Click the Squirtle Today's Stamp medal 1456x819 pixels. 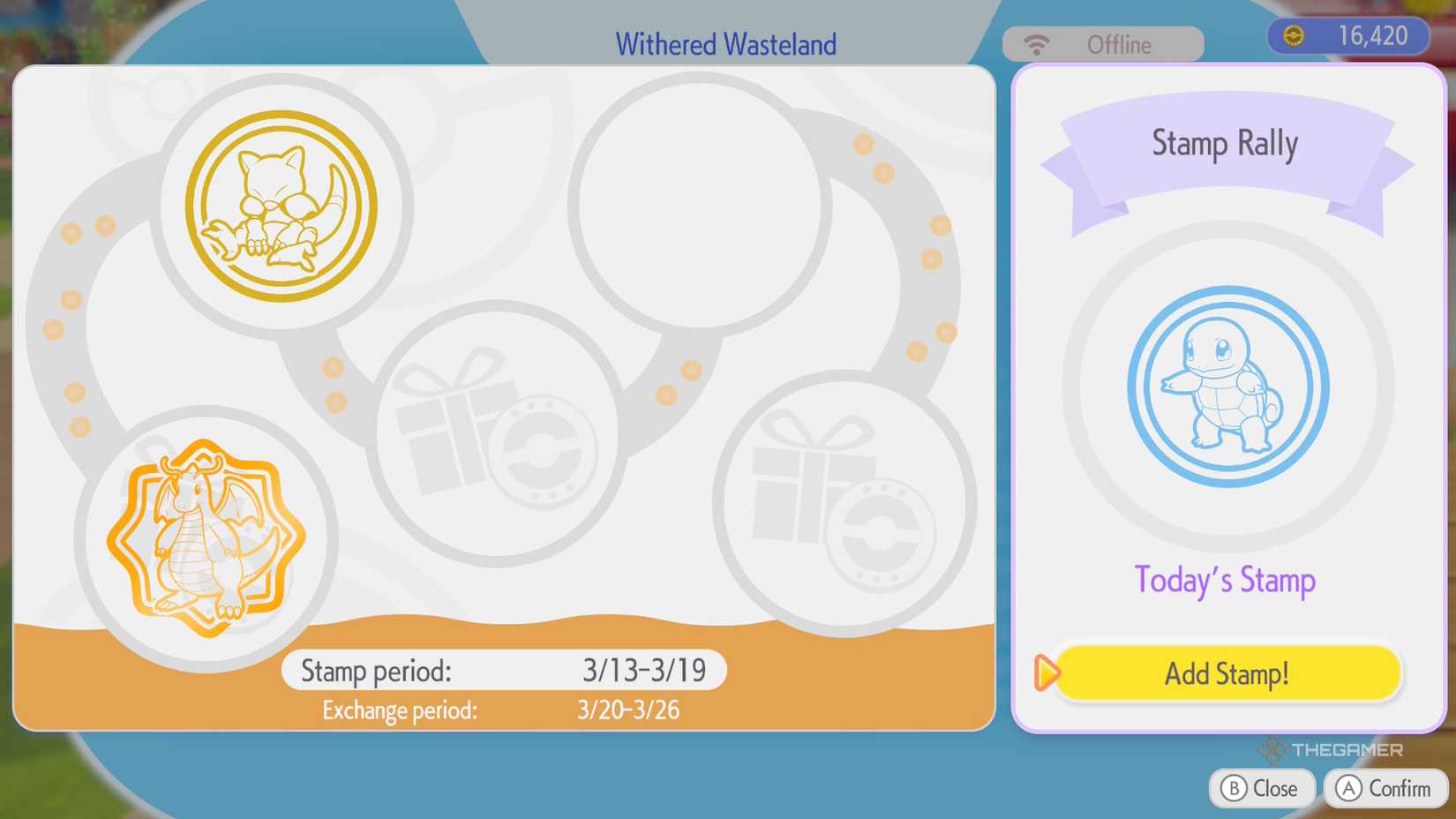point(1227,391)
